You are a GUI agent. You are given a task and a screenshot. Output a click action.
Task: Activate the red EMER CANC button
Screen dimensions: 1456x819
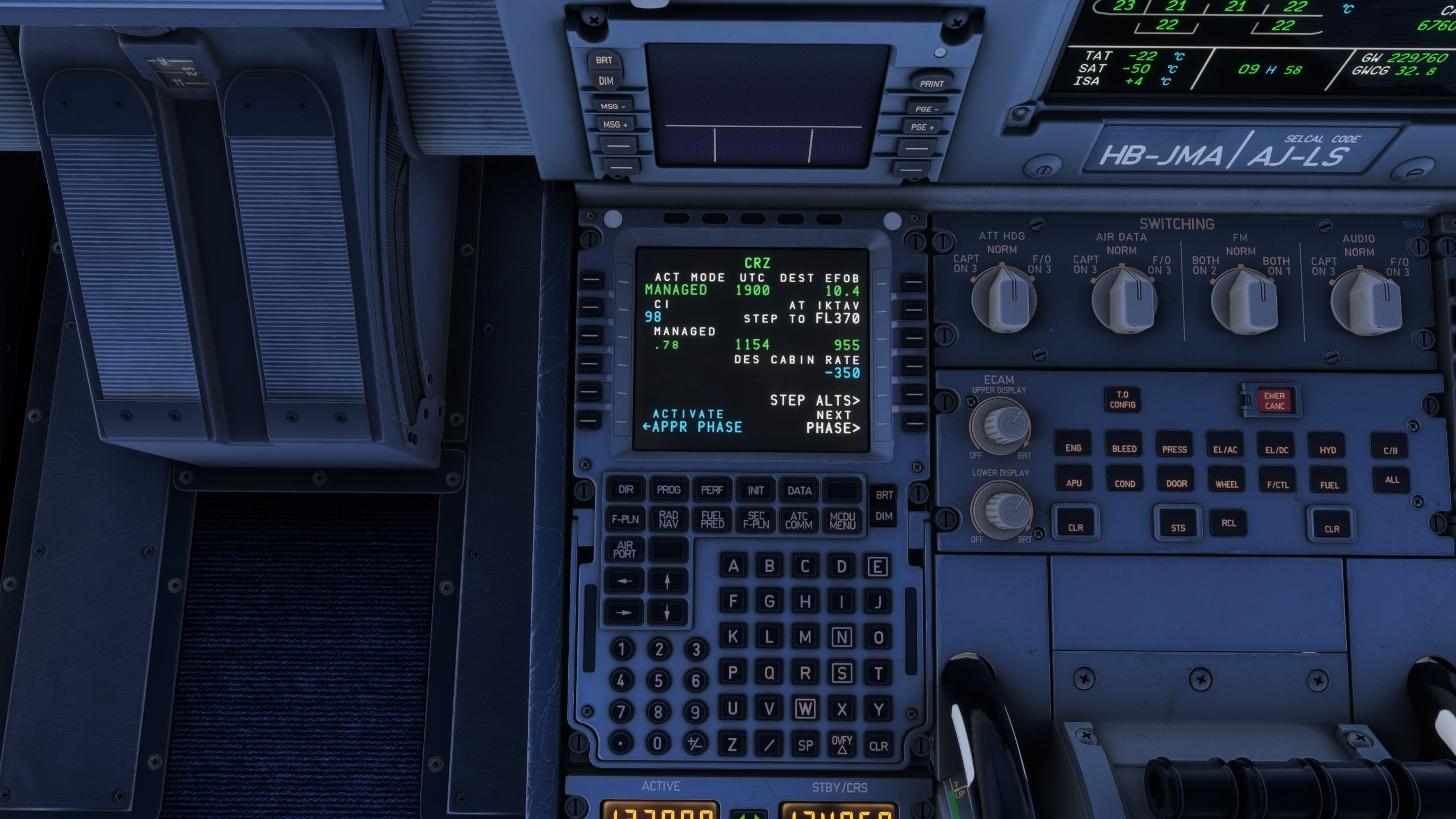(1274, 400)
